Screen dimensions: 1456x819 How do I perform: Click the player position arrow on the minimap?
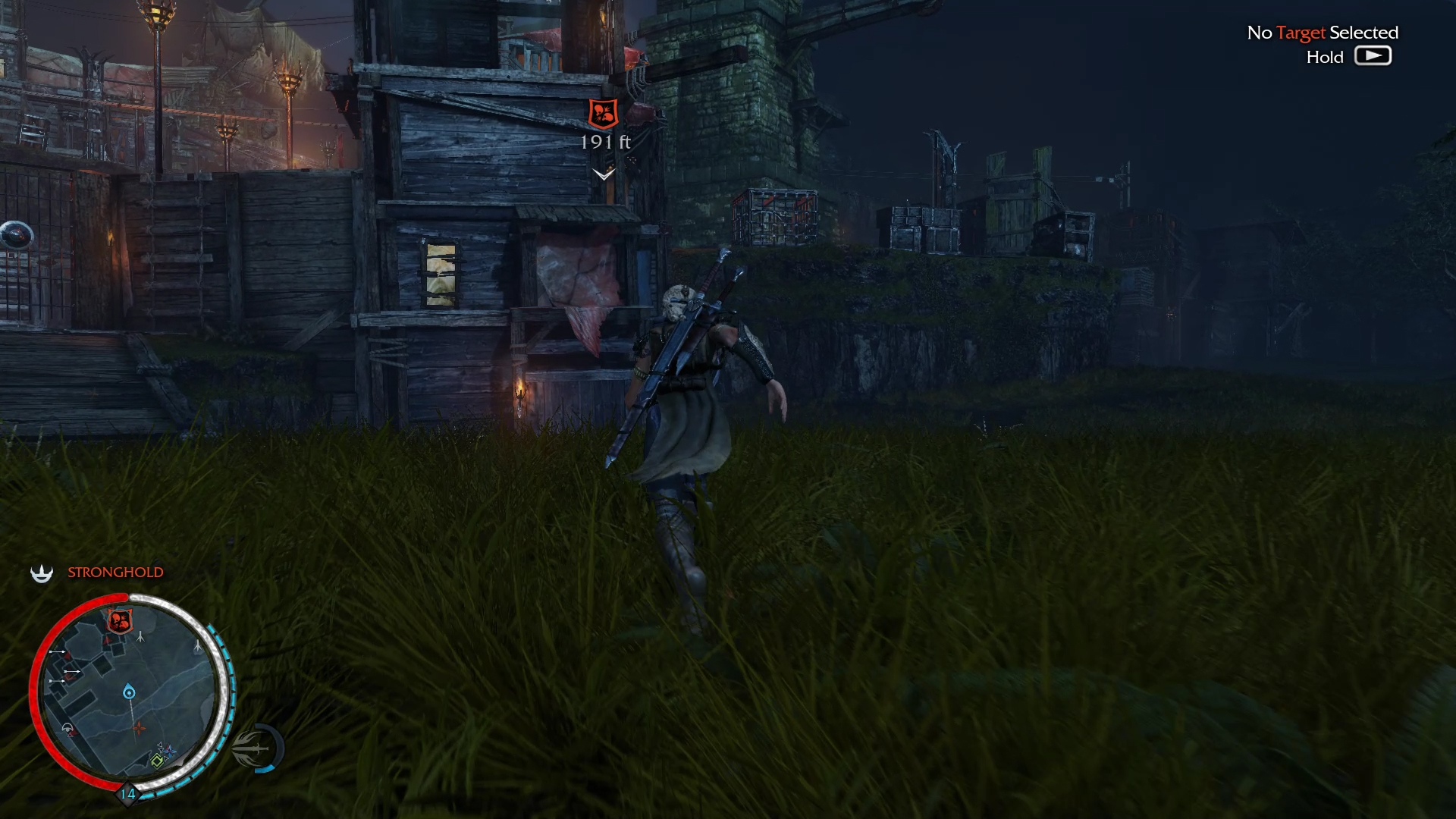pos(128,690)
